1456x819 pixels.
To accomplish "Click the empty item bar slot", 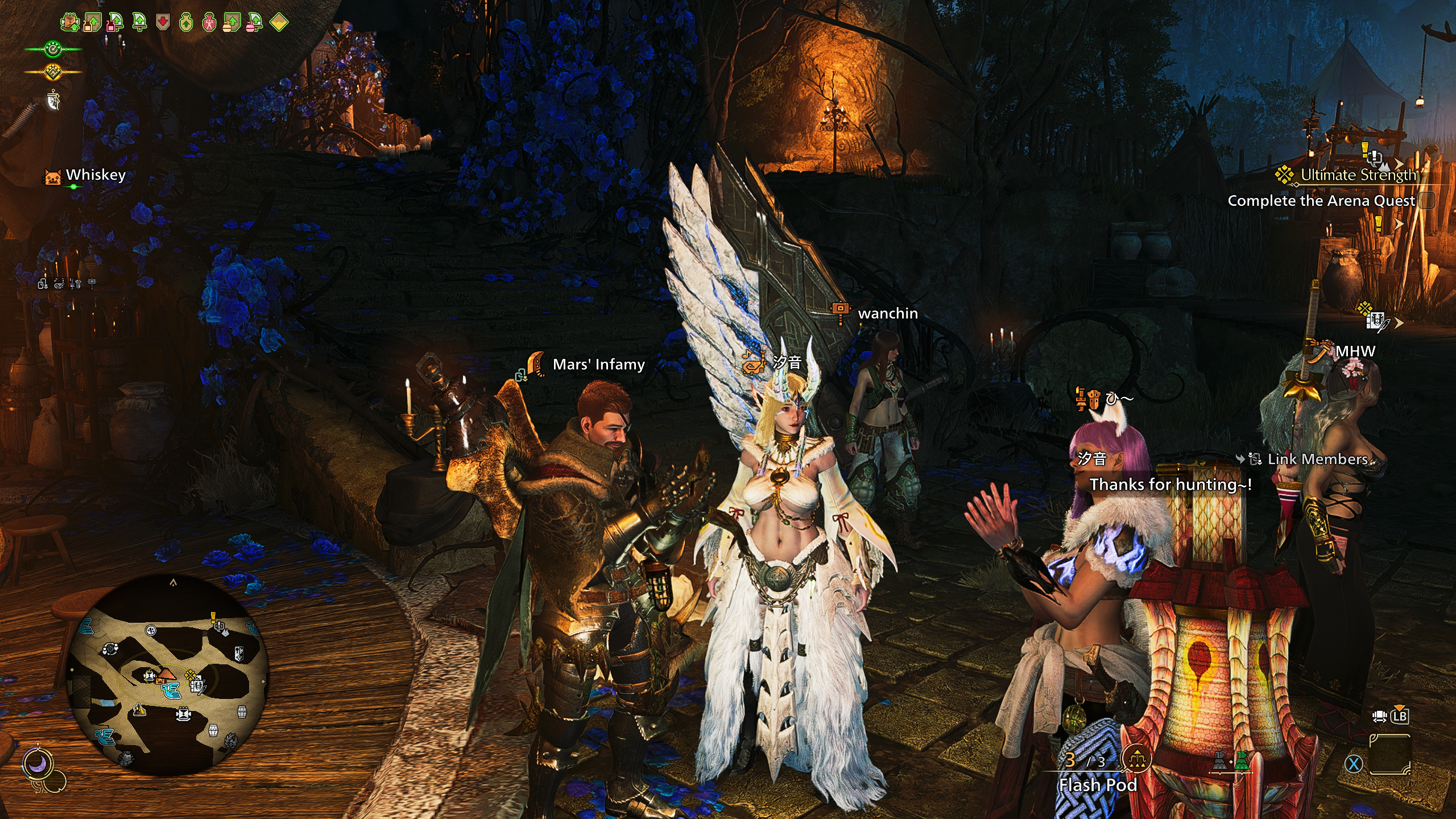I will [x=1390, y=754].
